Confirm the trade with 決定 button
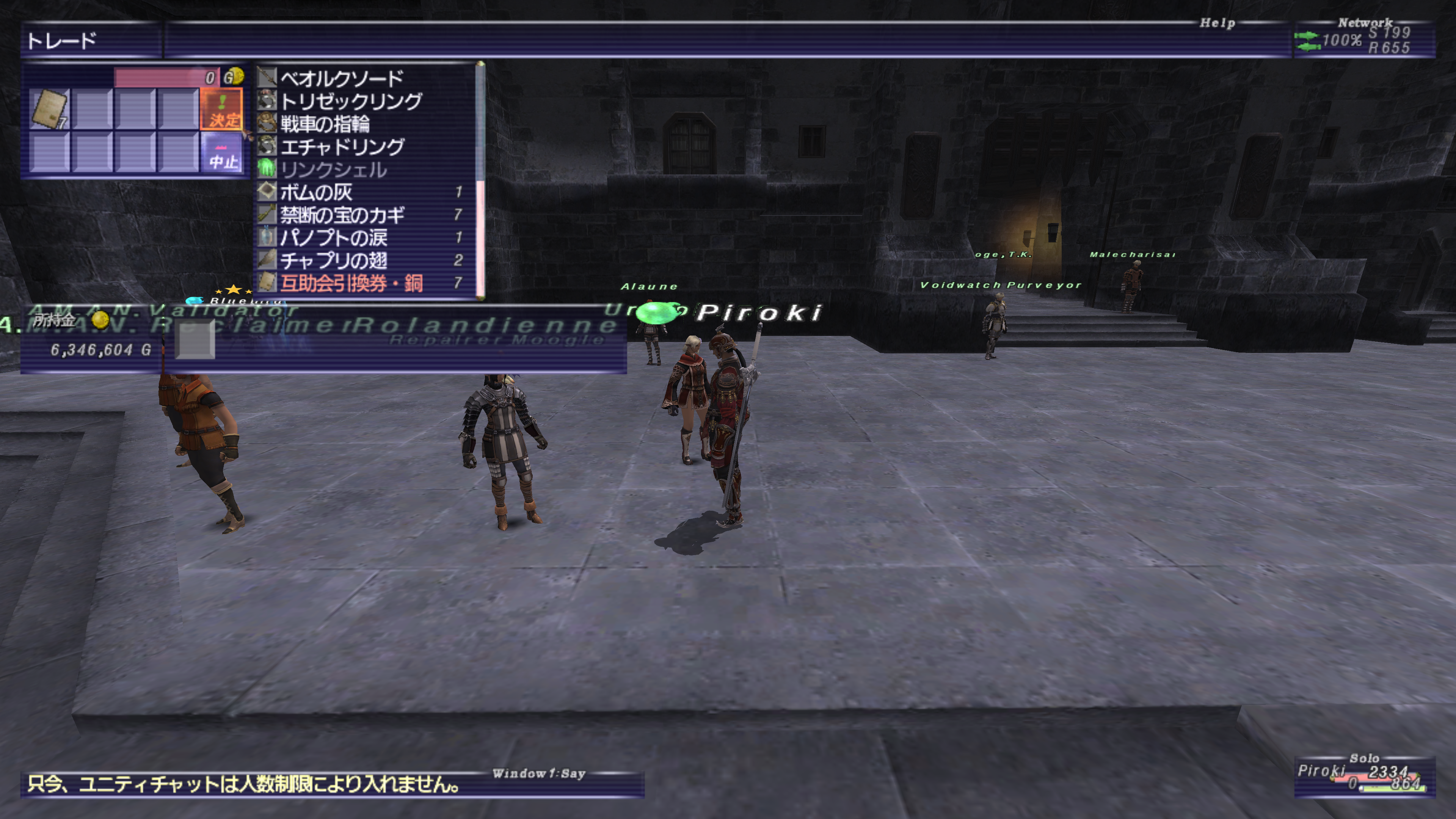This screenshot has height=819, width=1456. tap(221, 109)
